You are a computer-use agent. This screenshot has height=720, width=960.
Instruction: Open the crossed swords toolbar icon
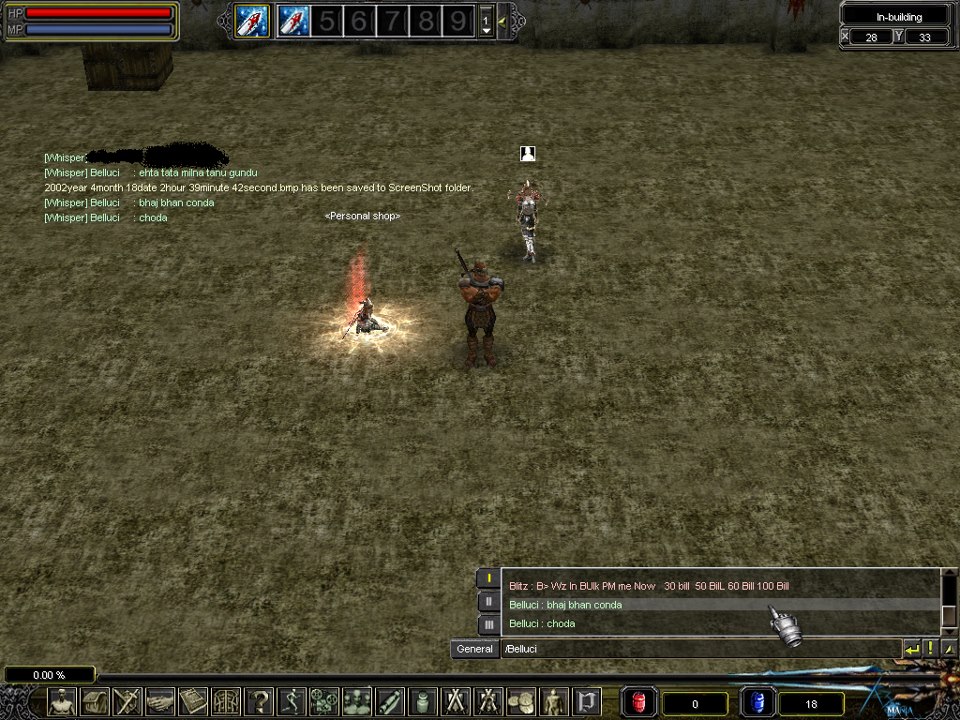pos(456,701)
